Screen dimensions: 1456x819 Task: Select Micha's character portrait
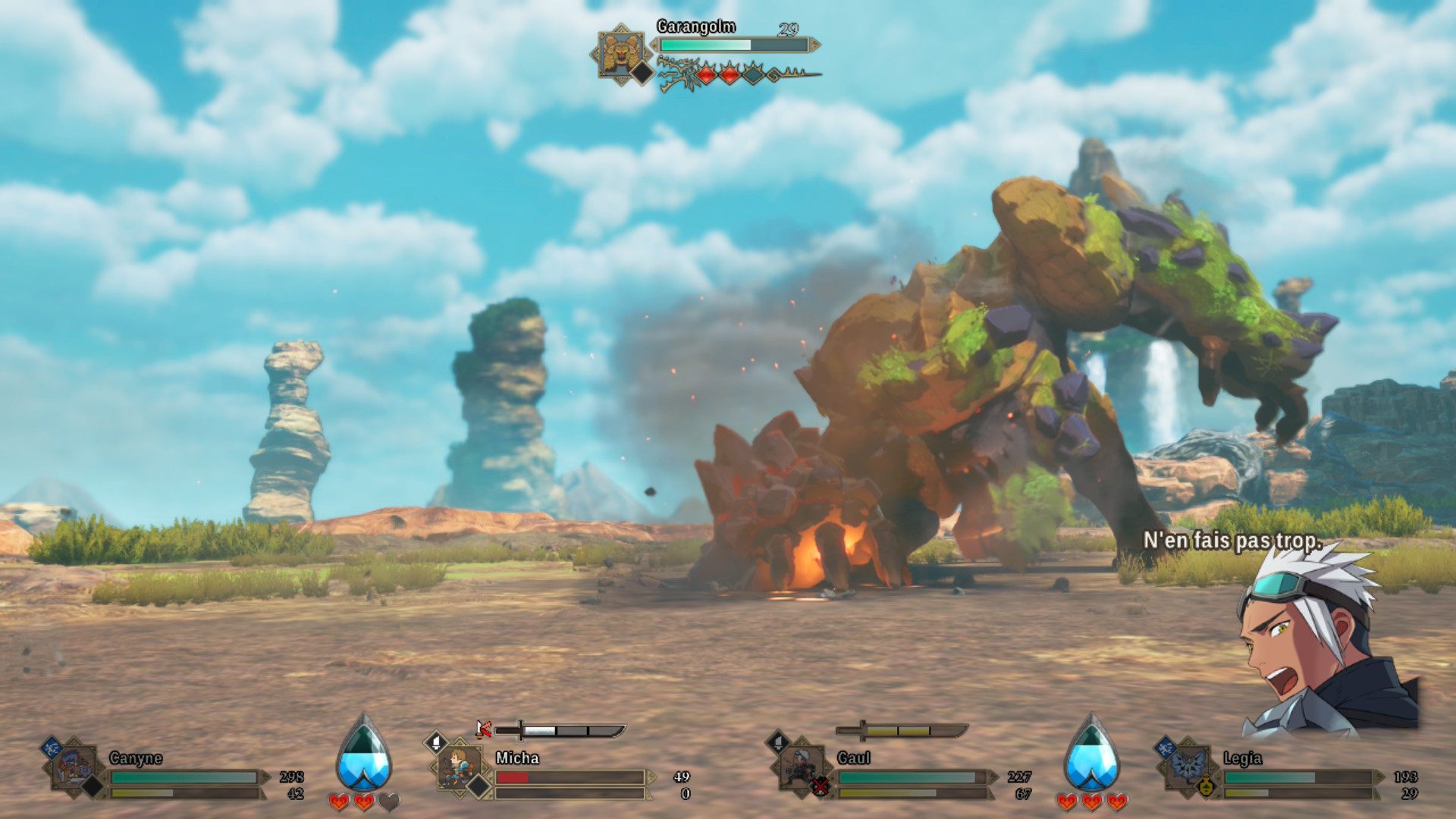[x=460, y=767]
